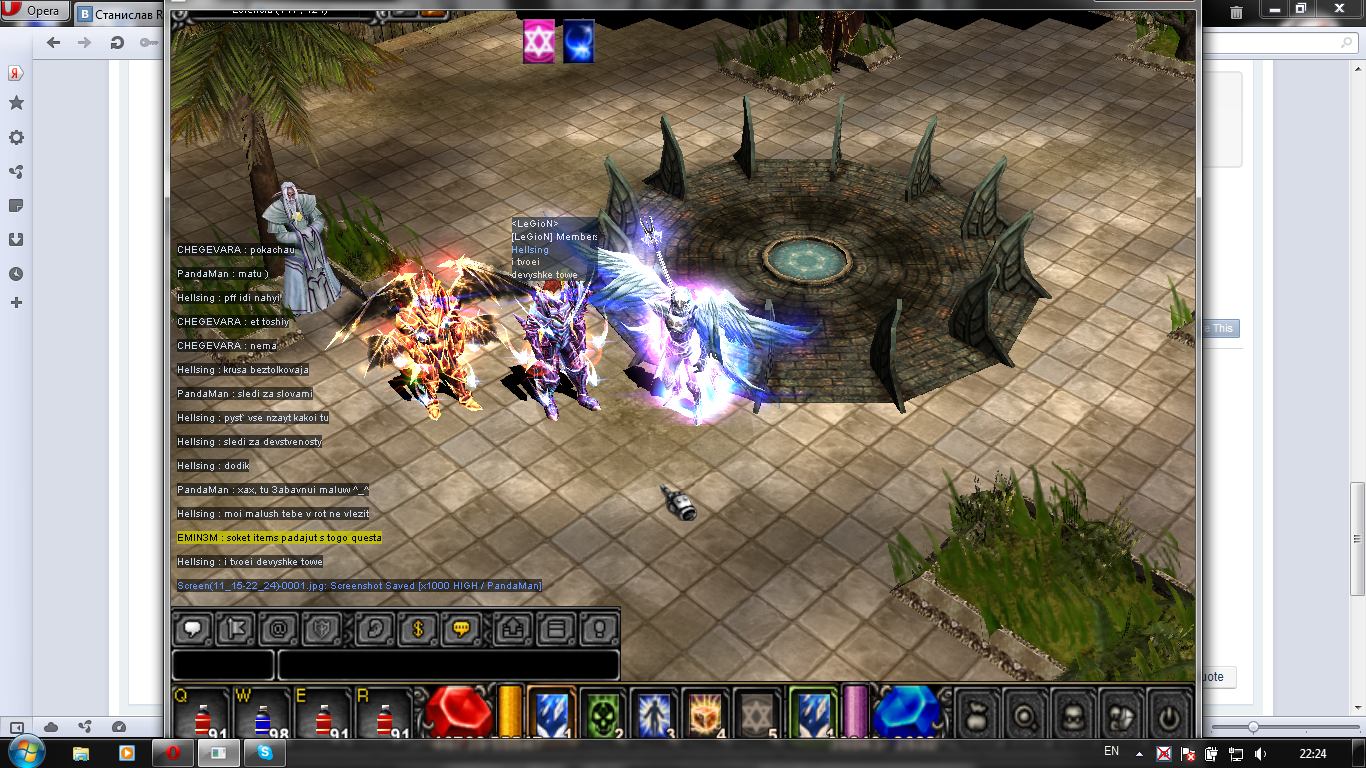Click the shield alliance chat button
Screen dimensions: 1366x768
pos(321,630)
